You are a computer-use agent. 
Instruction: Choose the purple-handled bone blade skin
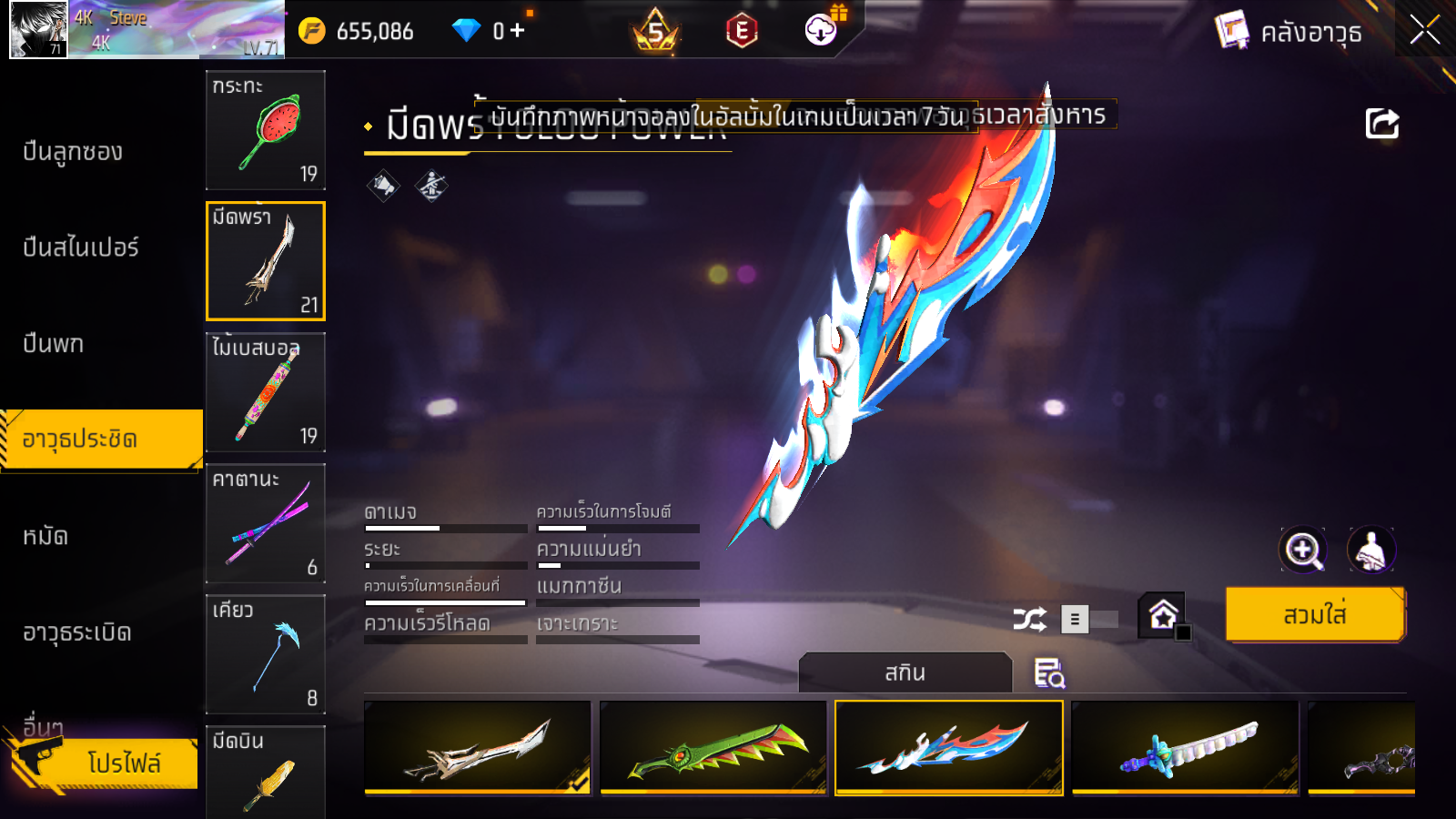tap(1185, 748)
